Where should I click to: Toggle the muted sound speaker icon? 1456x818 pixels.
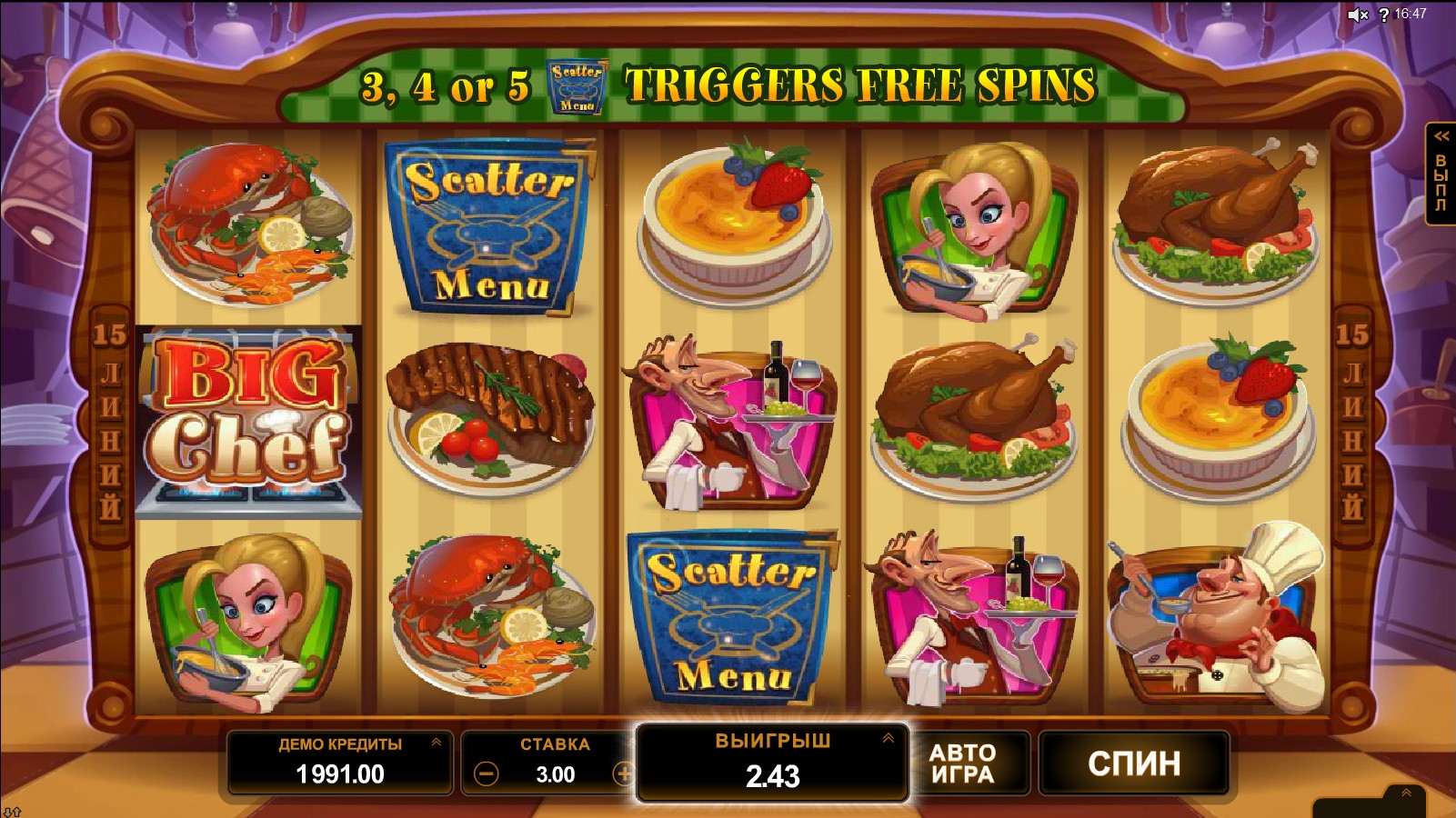(x=1357, y=15)
